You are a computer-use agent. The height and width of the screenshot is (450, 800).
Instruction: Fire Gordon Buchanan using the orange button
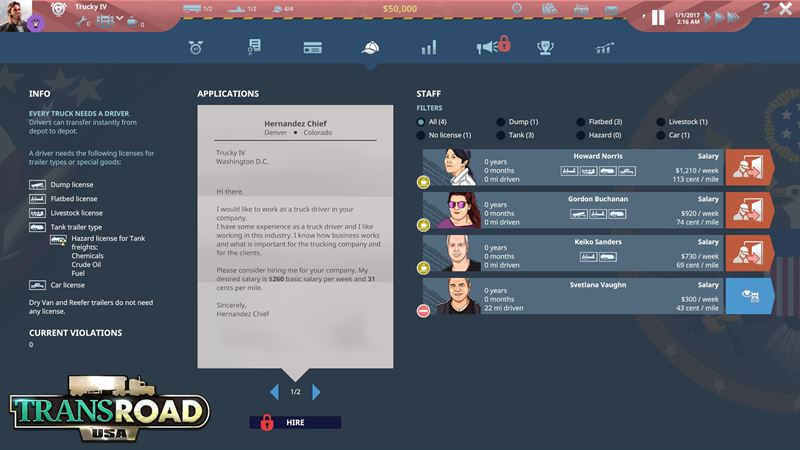click(x=749, y=211)
